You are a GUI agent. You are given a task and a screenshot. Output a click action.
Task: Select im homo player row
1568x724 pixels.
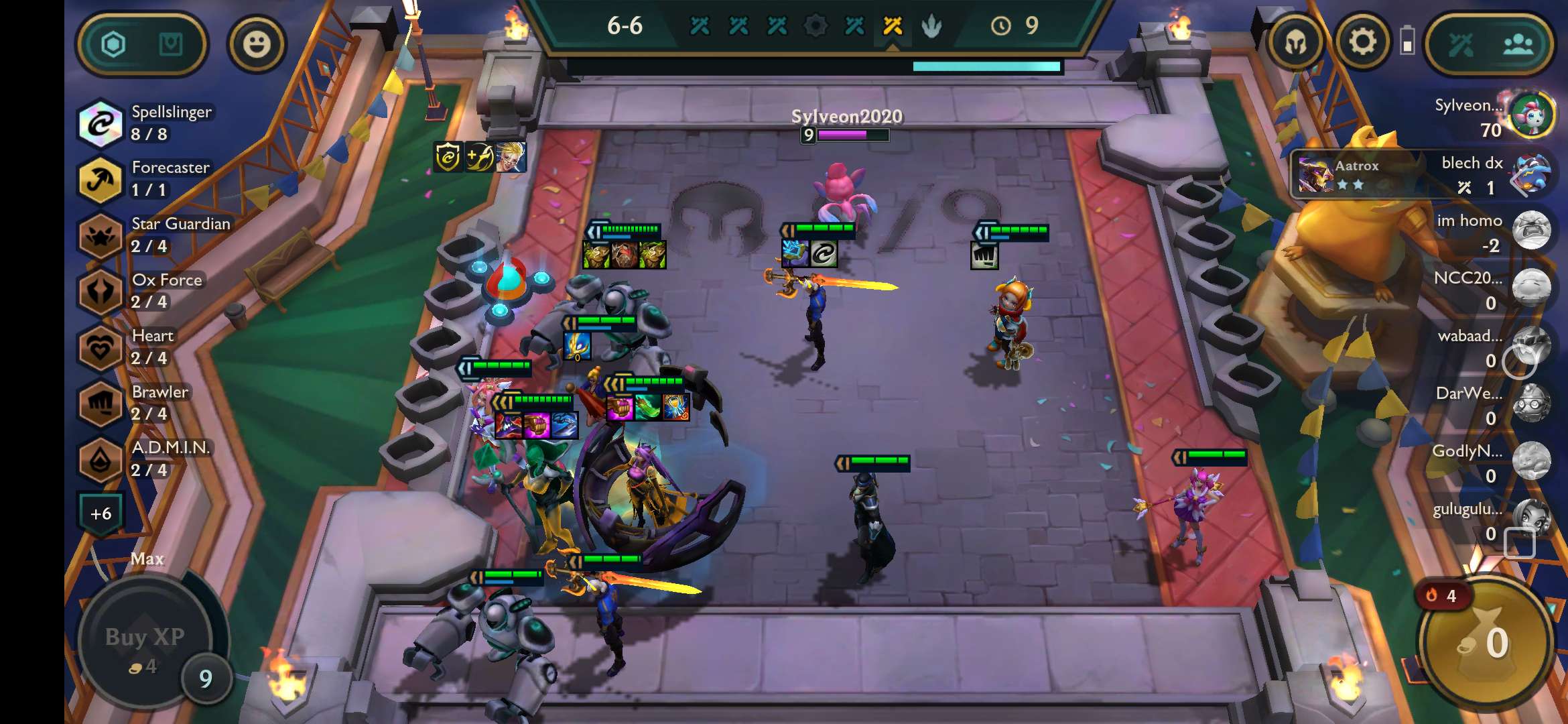[x=1530, y=231]
